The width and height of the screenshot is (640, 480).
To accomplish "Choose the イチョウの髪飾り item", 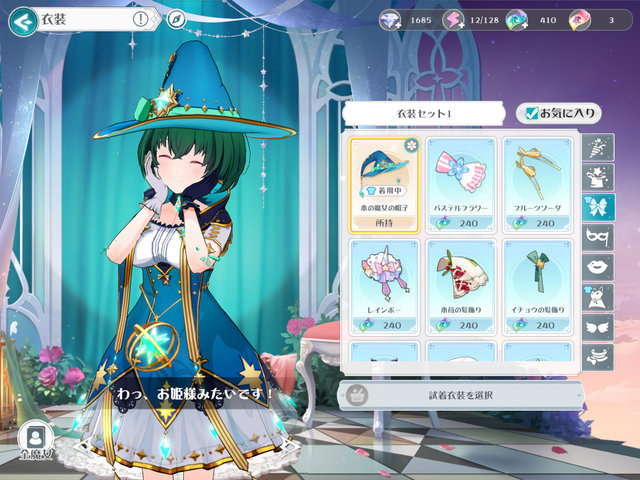I will pyautogui.click(x=538, y=284).
